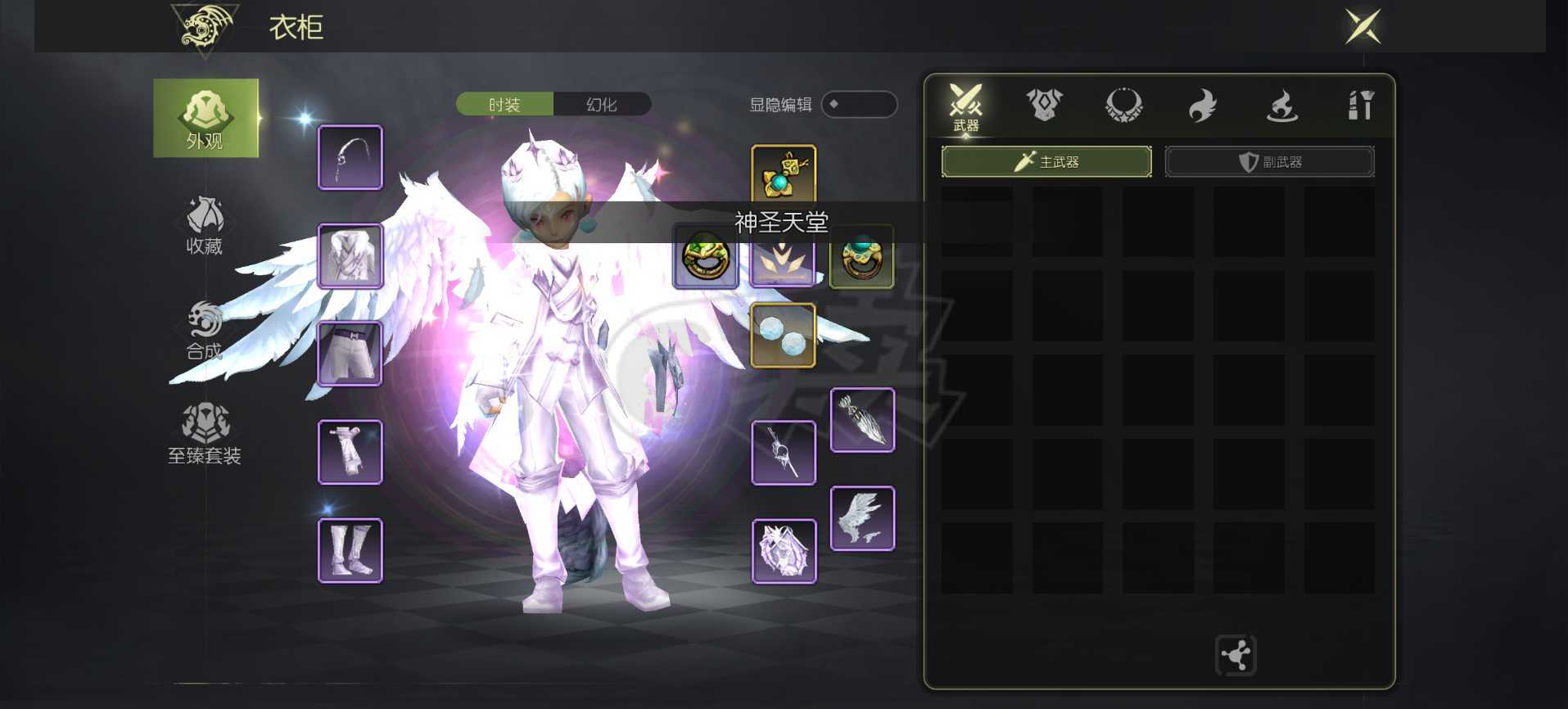Select the white wings costume slot
The height and width of the screenshot is (709, 1568).
(x=862, y=518)
